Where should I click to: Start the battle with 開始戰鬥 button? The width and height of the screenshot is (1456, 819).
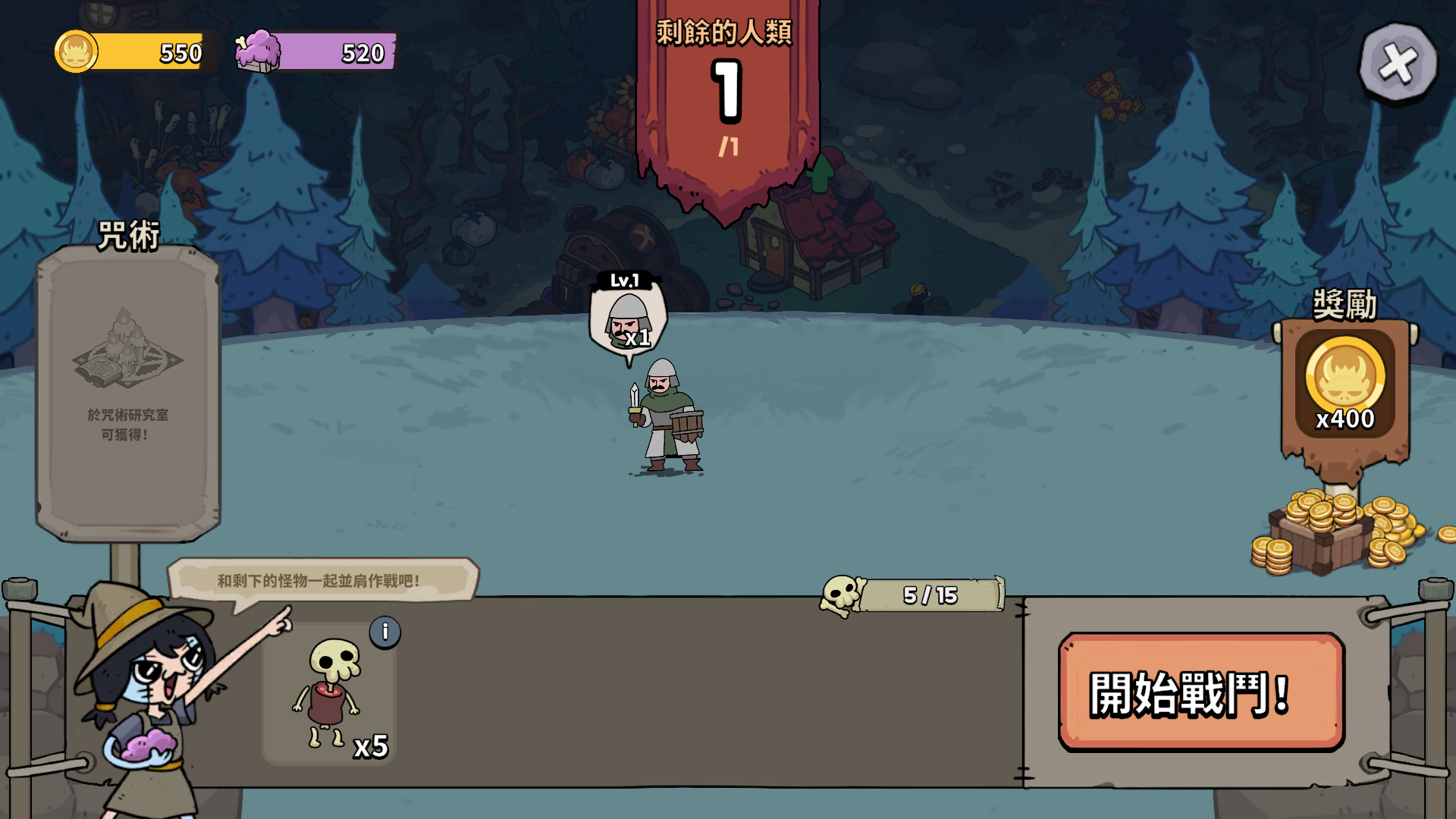1201,692
